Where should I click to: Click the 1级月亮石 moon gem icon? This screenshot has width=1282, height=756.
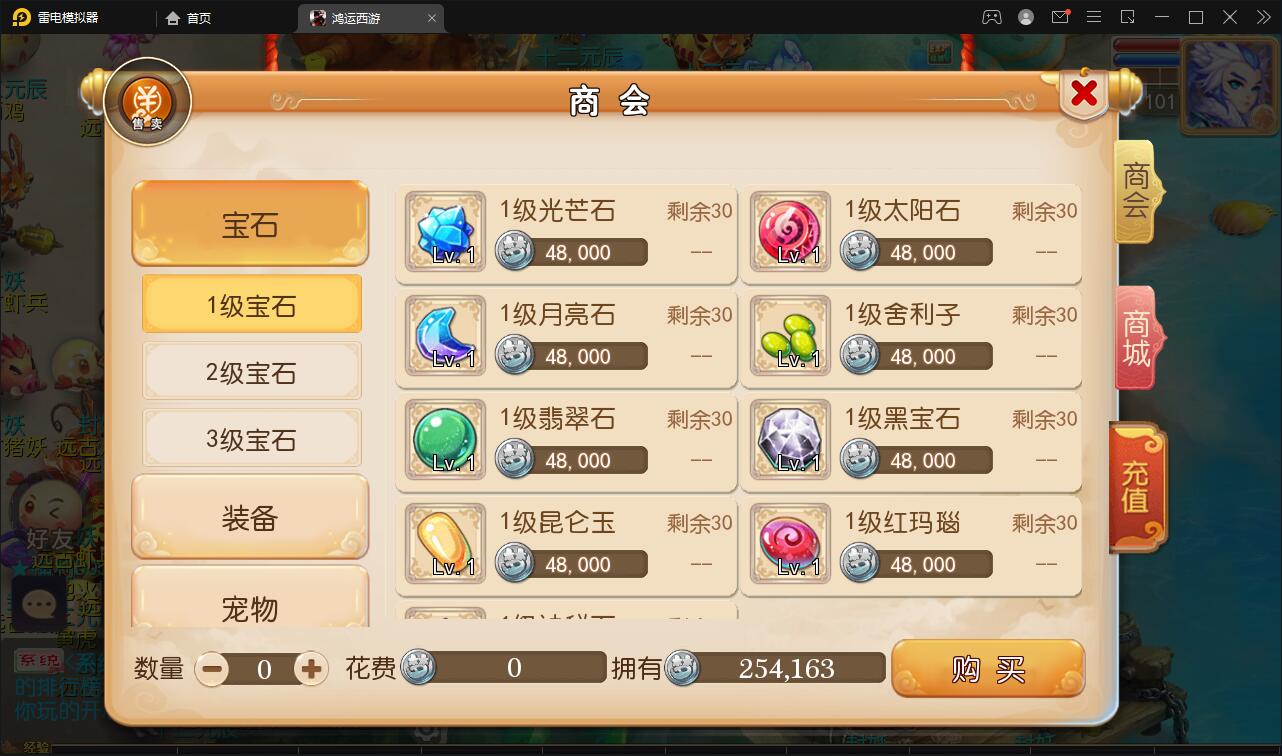pos(443,336)
